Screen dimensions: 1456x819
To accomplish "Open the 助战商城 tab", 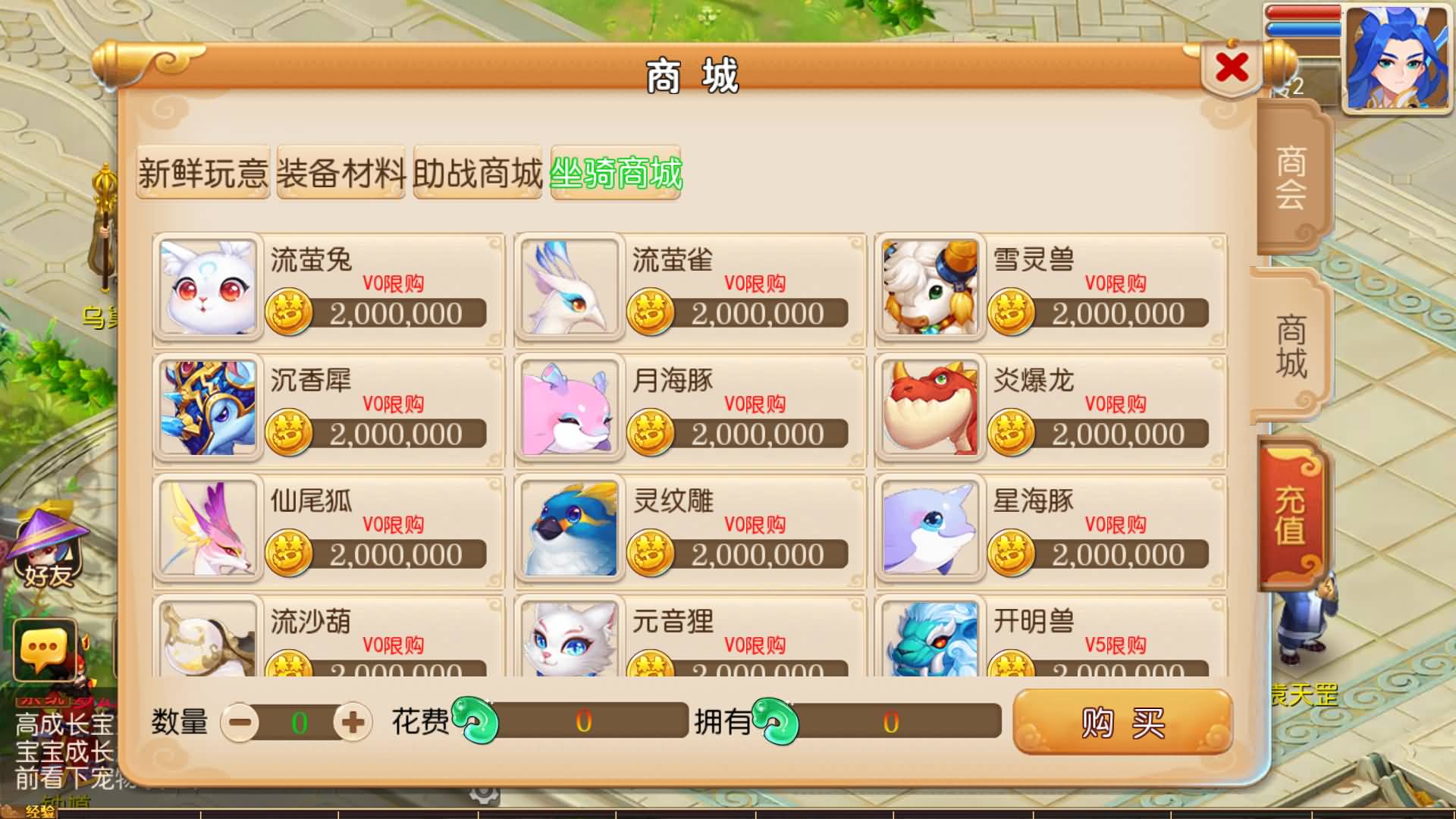I will click(x=477, y=174).
